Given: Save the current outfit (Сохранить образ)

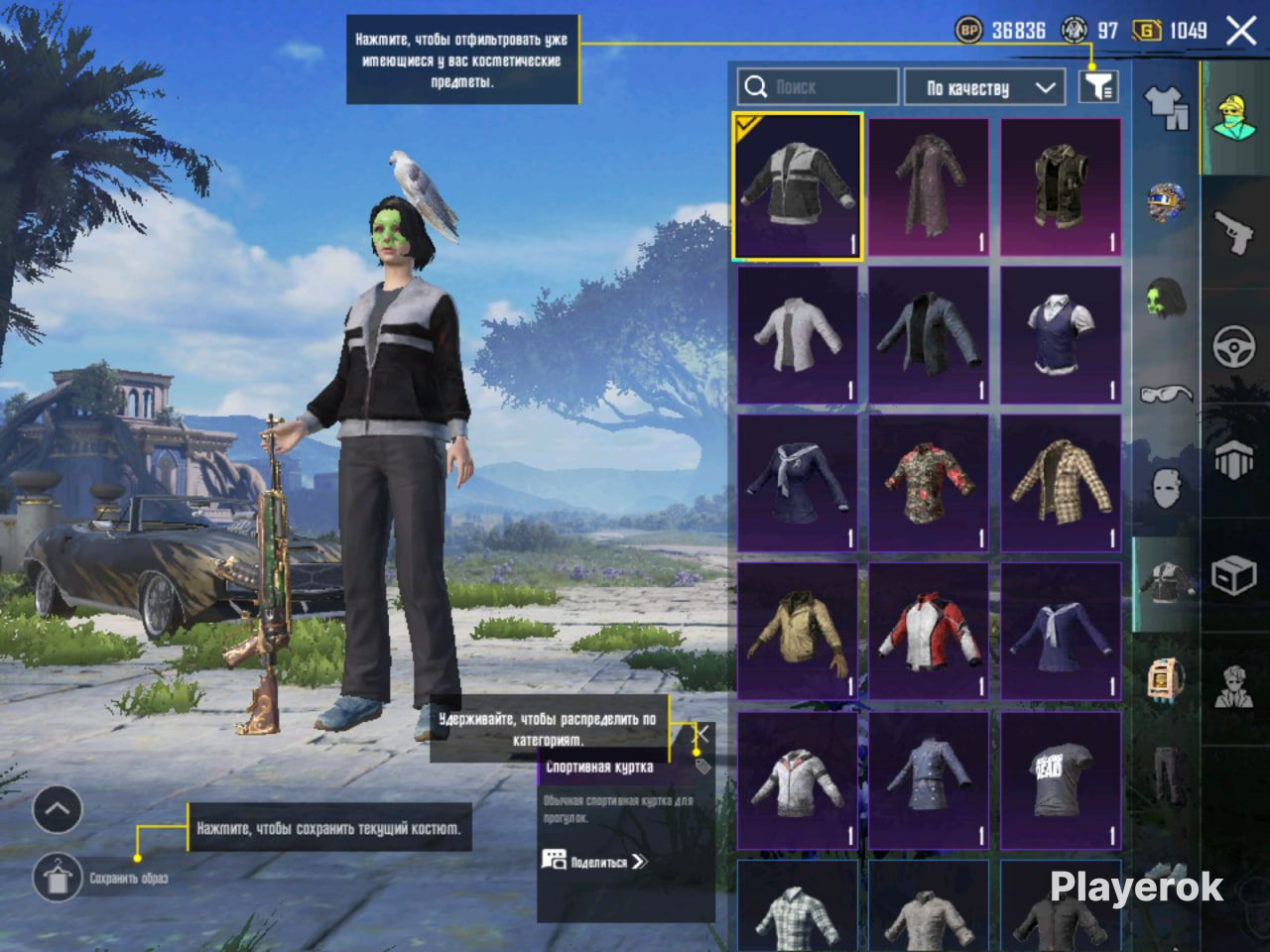Looking at the screenshot, I should [58, 877].
